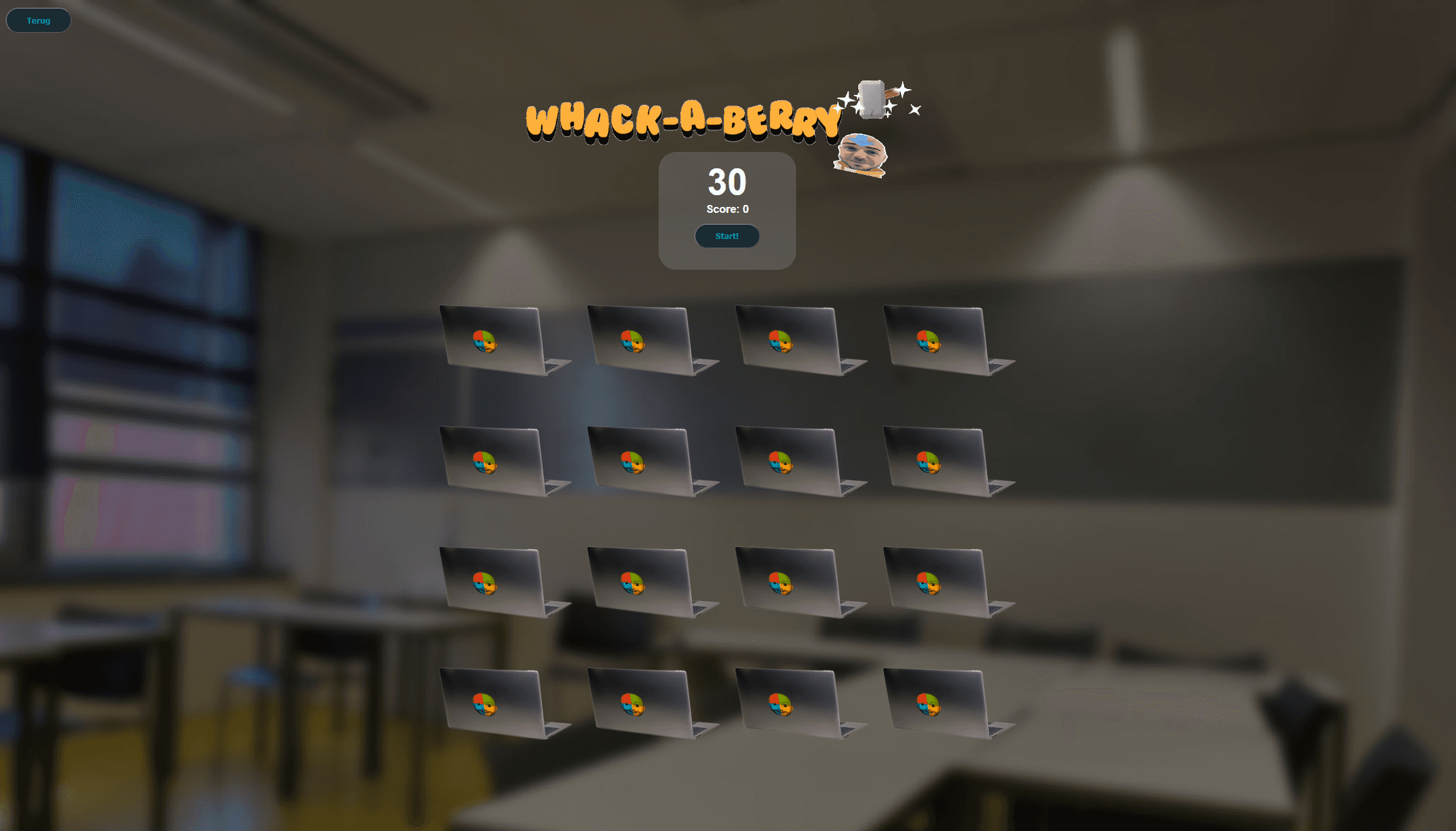This screenshot has width=1456, height=831.
Task: Click the Whack-A-Berry title logo
Action: click(684, 118)
